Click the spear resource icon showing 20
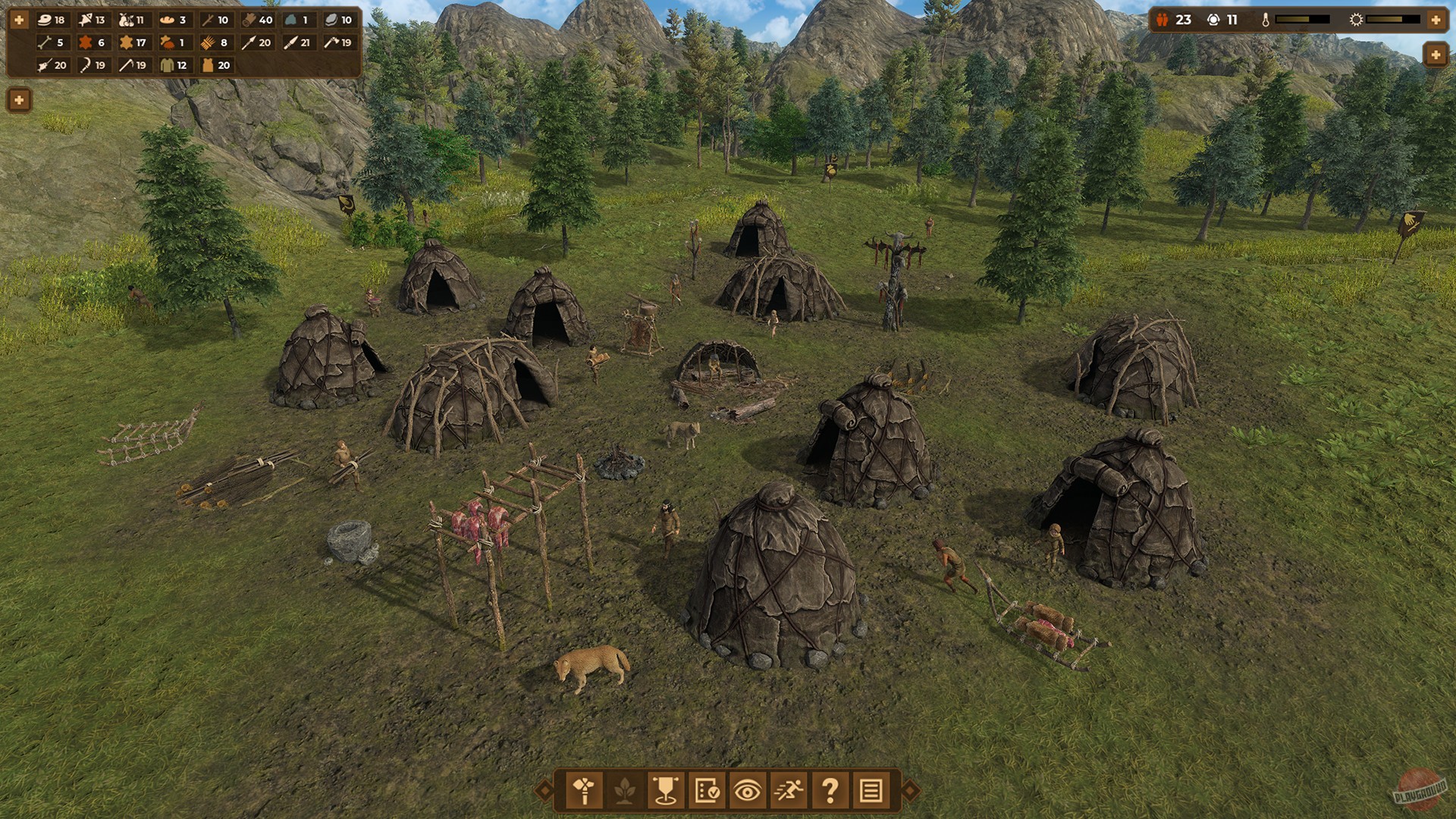Screen dimensions: 1456x819 [x=248, y=43]
